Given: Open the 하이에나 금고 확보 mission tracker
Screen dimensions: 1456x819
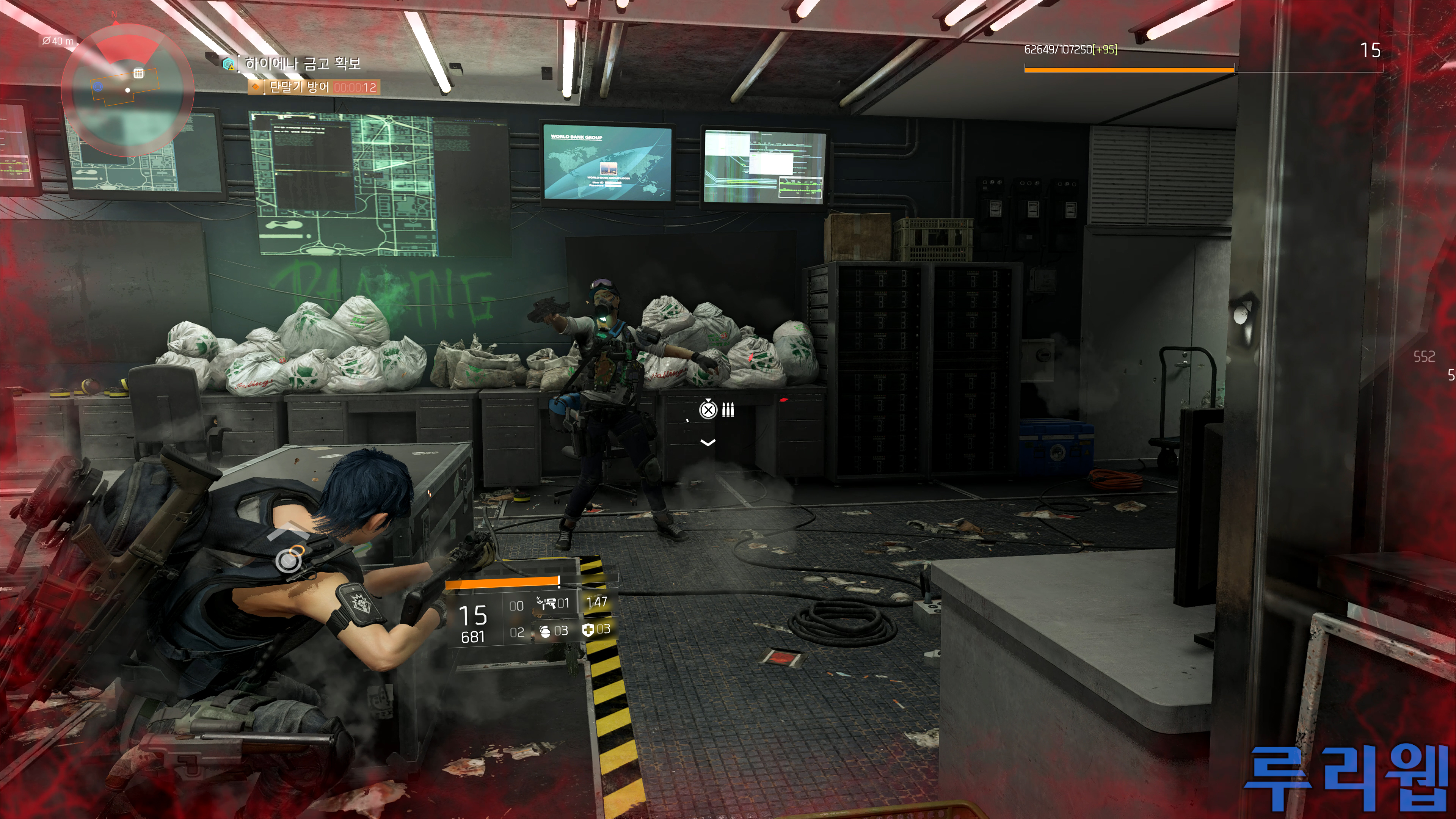Looking at the screenshot, I should 303,63.
